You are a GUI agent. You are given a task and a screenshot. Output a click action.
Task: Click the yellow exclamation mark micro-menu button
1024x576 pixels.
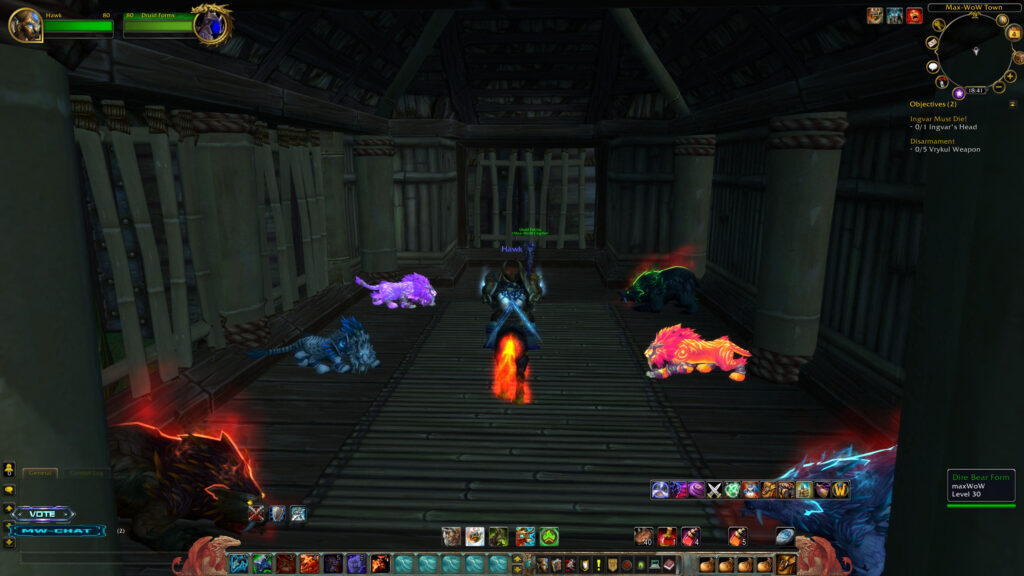coord(598,565)
